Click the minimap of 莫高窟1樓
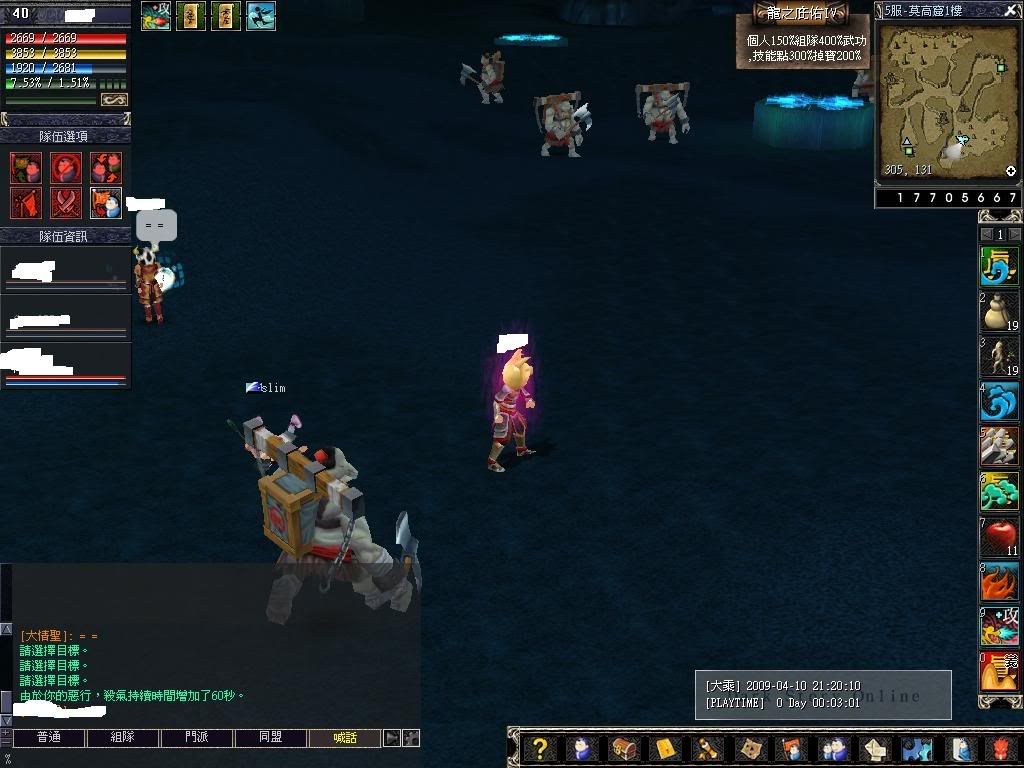This screenshot has width=1024, height=768. (947, 98)
